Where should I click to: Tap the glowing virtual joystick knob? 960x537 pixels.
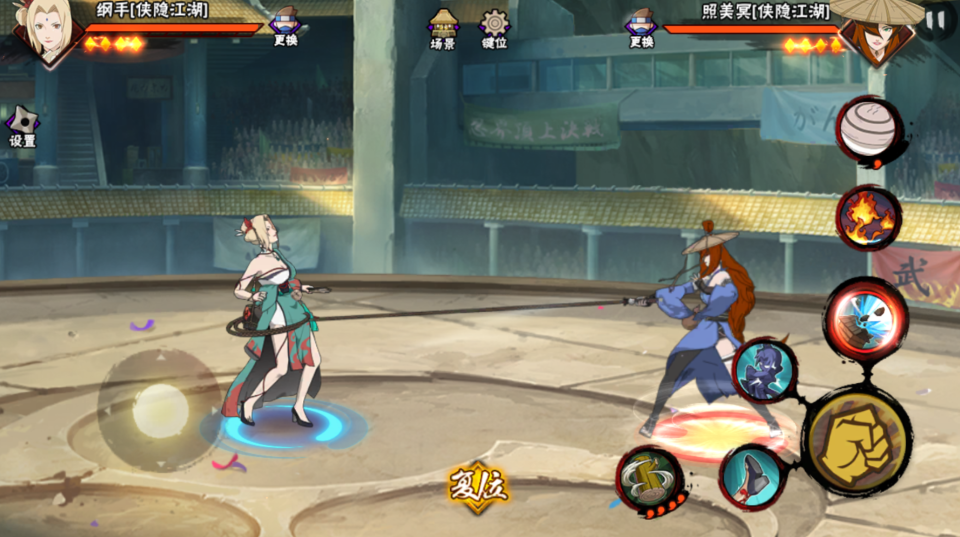coord(160,409)
